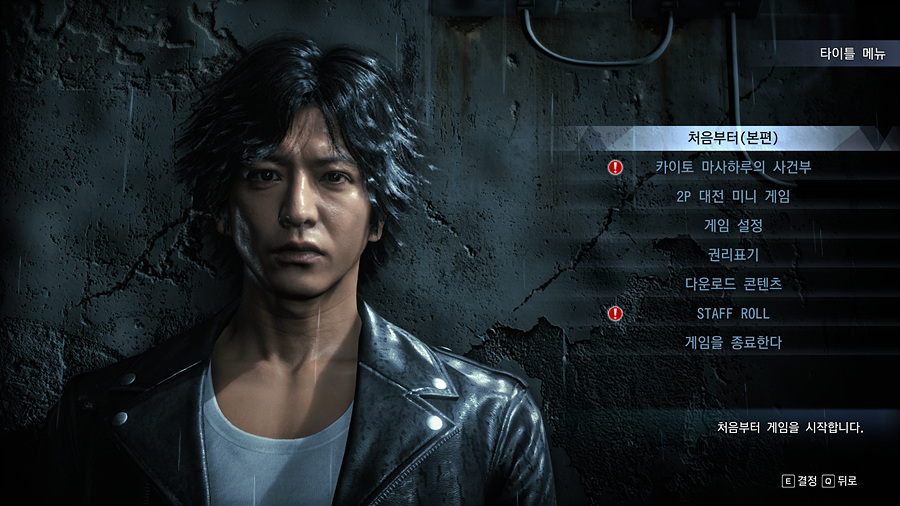Select 게임을 종료한다 to quit
Viewport: 900px width, 506px height.
[733, 342]
